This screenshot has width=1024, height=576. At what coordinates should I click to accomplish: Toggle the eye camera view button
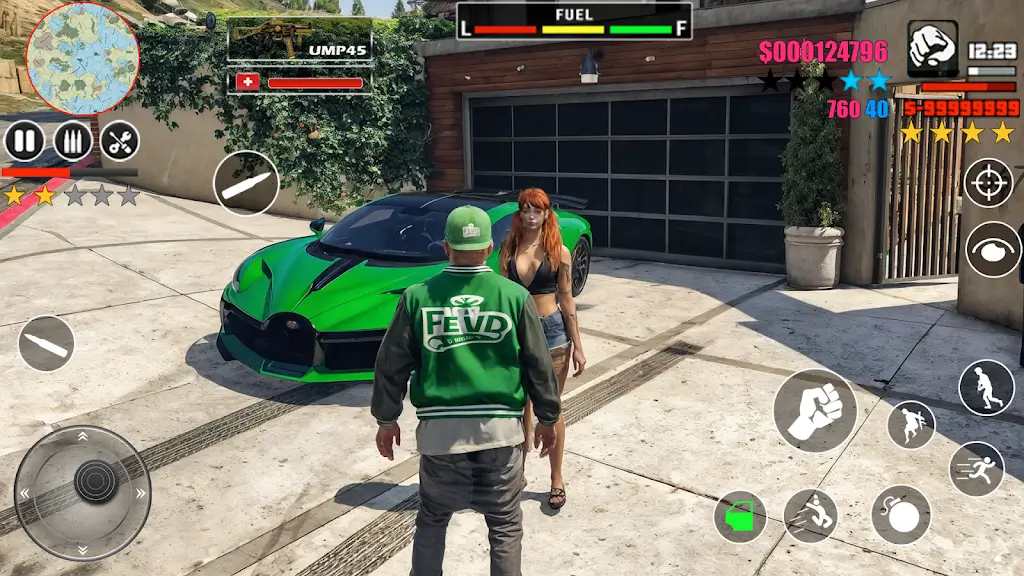click(x=992, y=249)
